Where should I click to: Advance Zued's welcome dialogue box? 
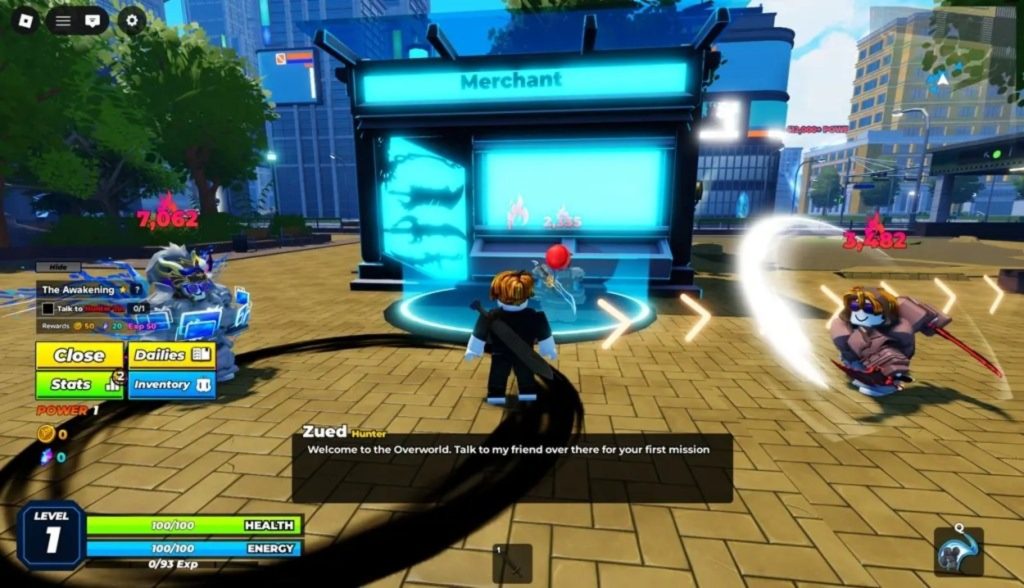512,467
